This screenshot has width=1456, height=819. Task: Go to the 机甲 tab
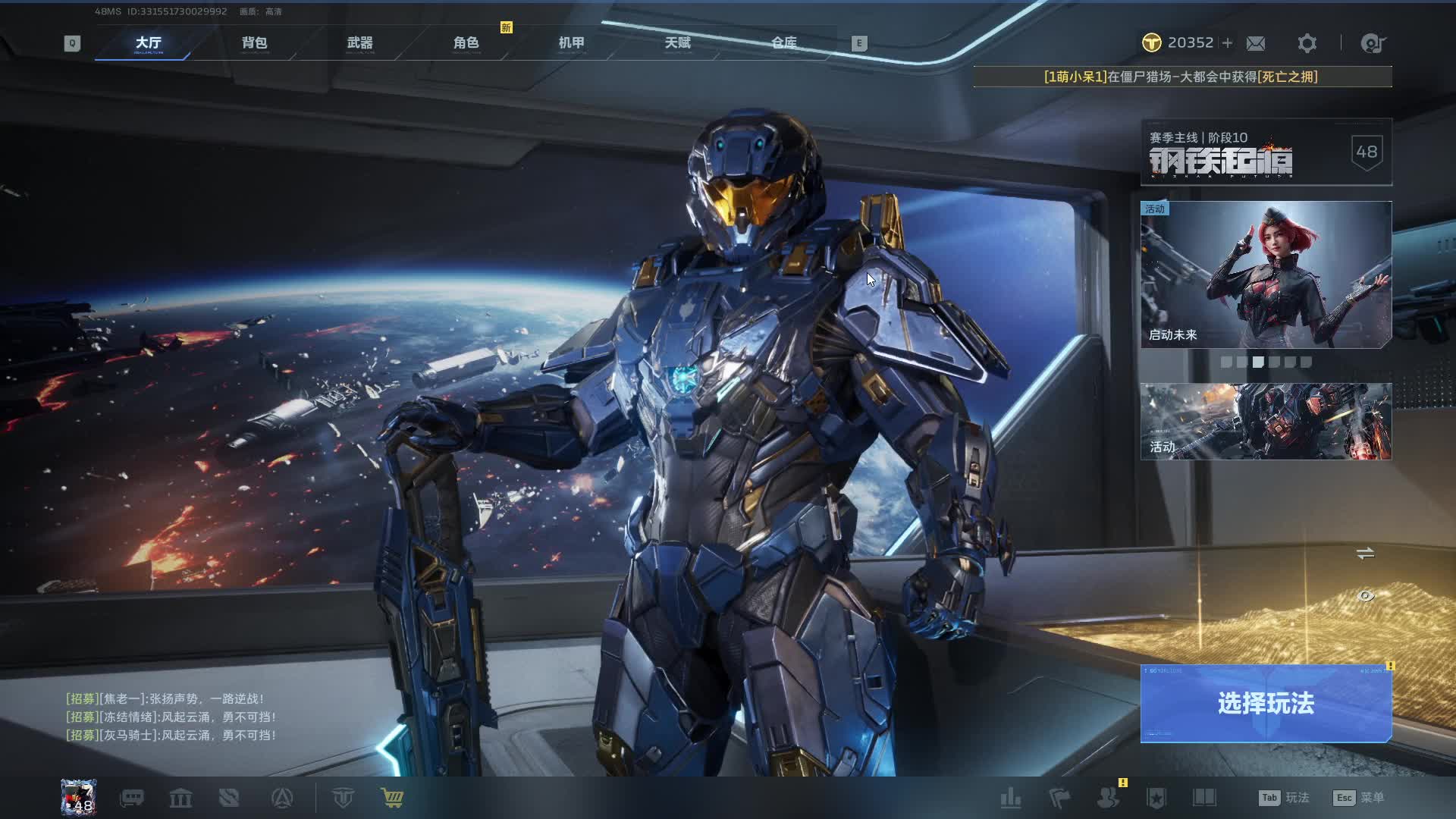(x=571, y=43)
